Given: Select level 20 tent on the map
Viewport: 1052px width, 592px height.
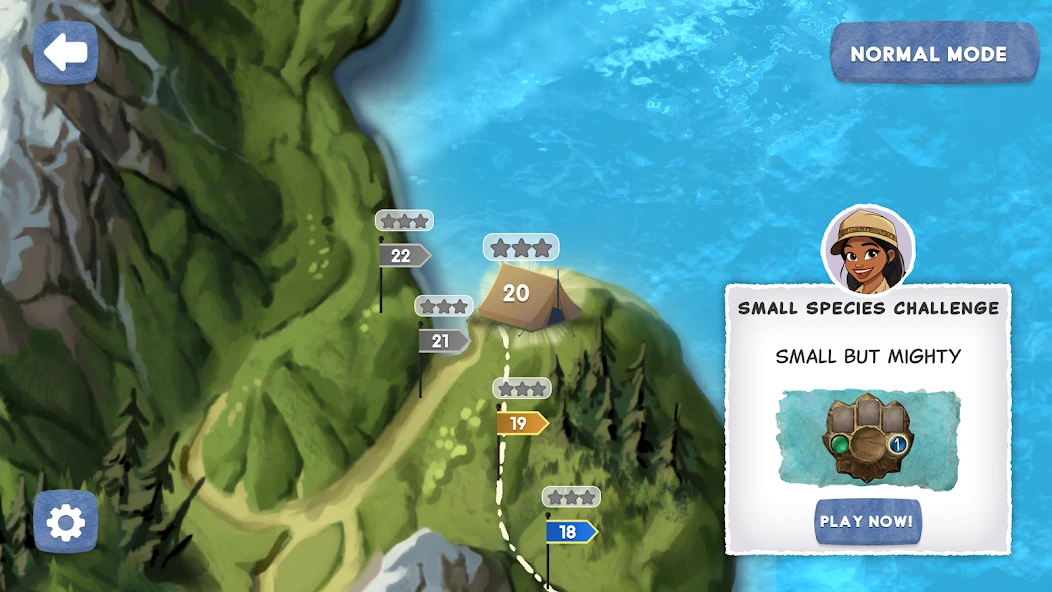Looking at the screenshot, I should click(x=520, y=294).
